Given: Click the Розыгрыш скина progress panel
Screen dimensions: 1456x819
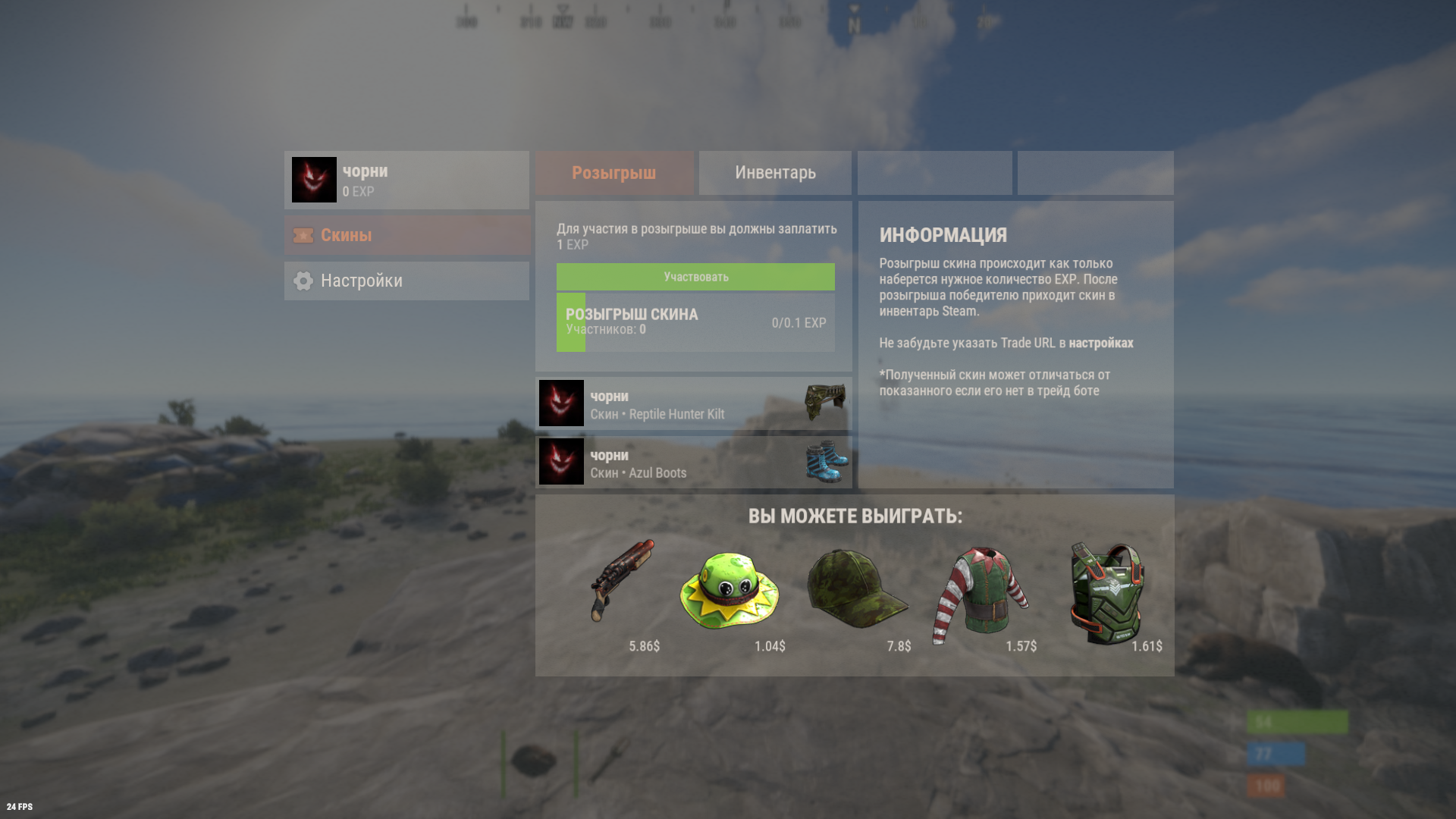Looking at the screenshot, I should click(695, 322).
